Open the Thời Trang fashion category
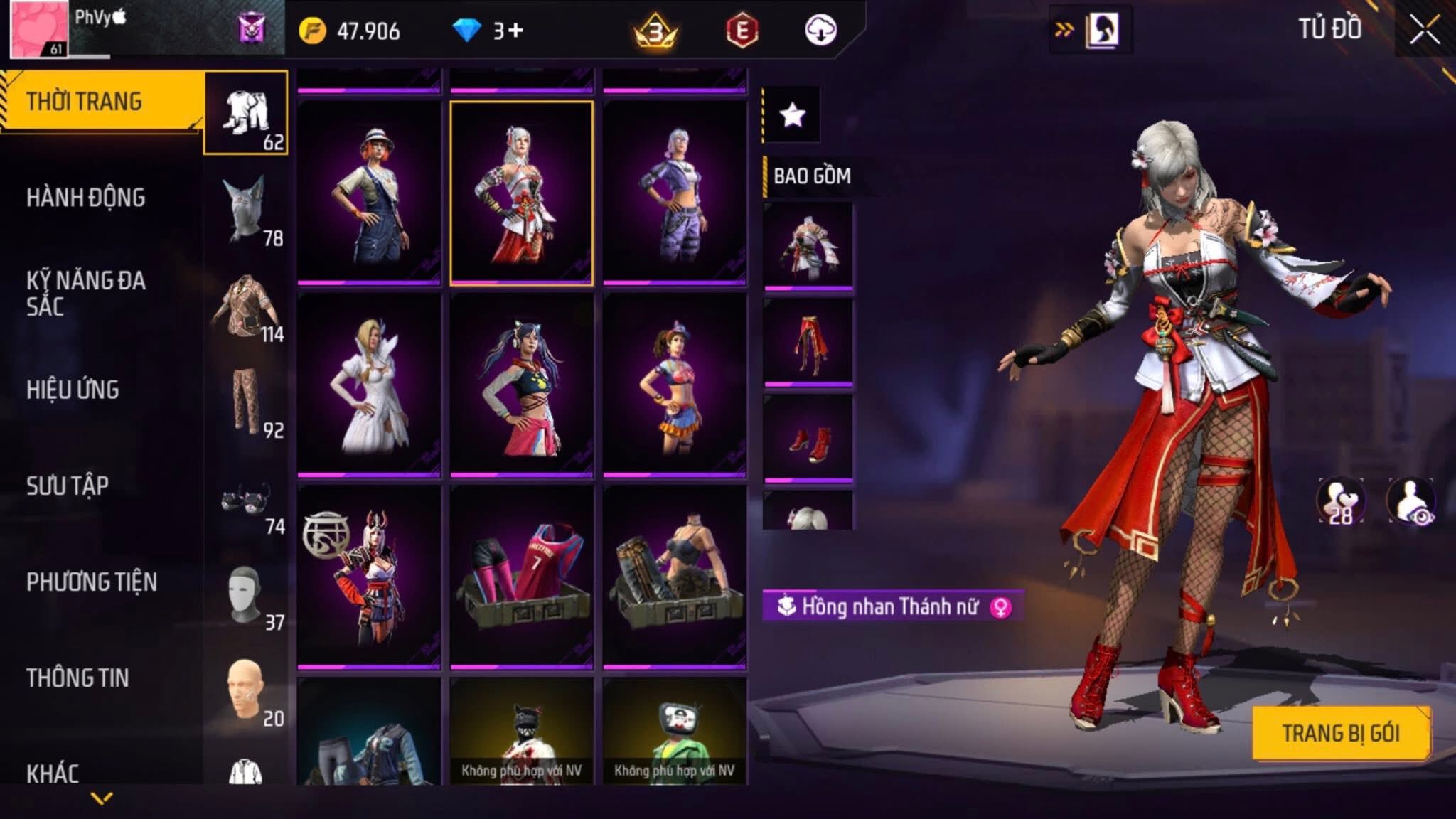The height and width of the screenshot is (819, 1456). tap(85, 102)
